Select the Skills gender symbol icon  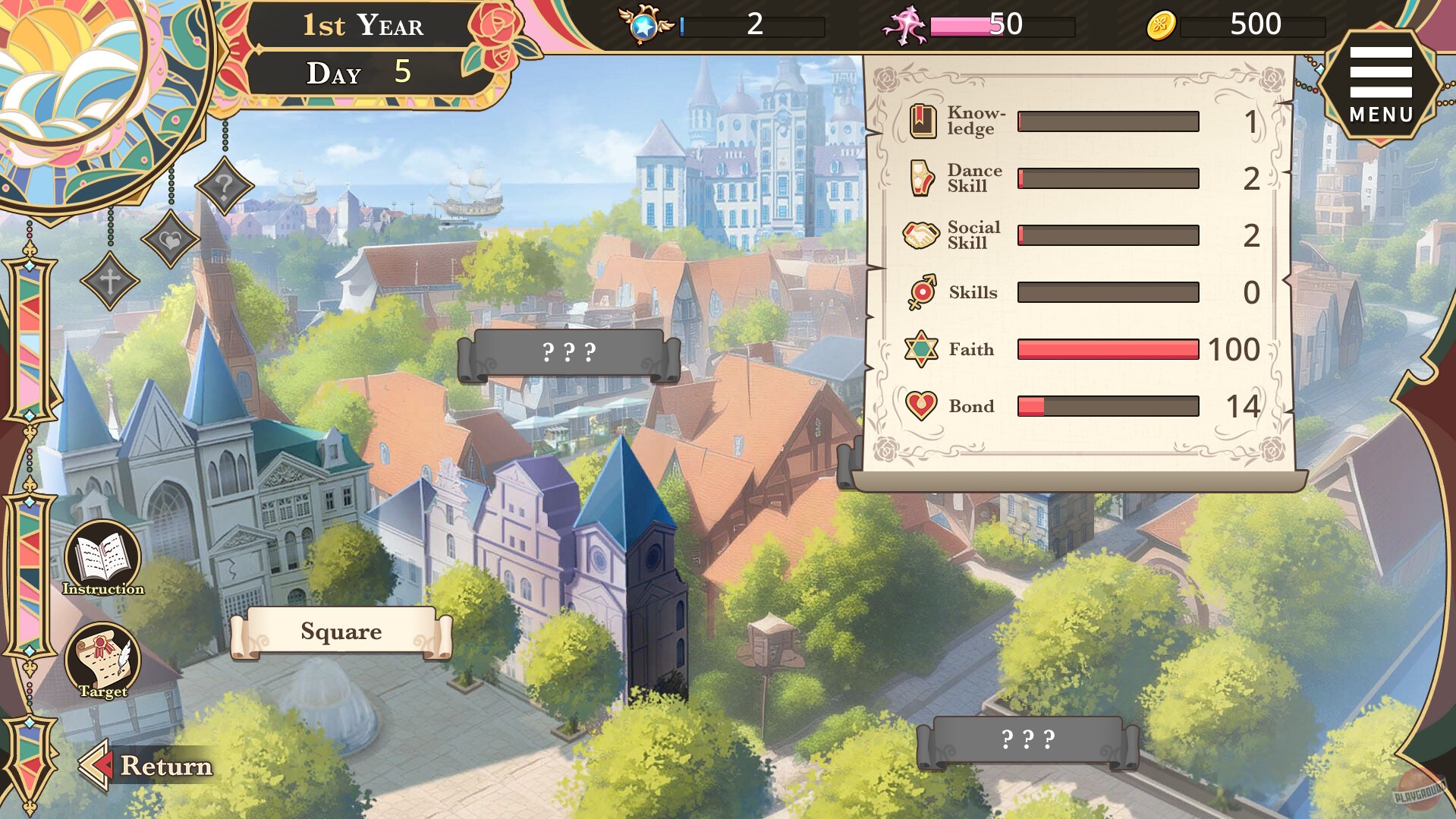[x=920, y=291]
